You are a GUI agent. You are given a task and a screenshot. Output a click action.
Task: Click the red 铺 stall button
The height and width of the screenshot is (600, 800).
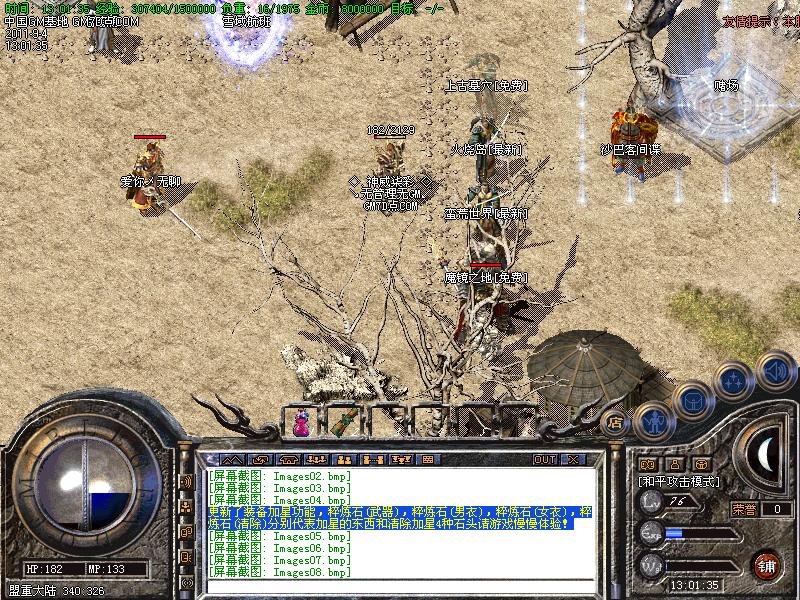click(766, 565)
